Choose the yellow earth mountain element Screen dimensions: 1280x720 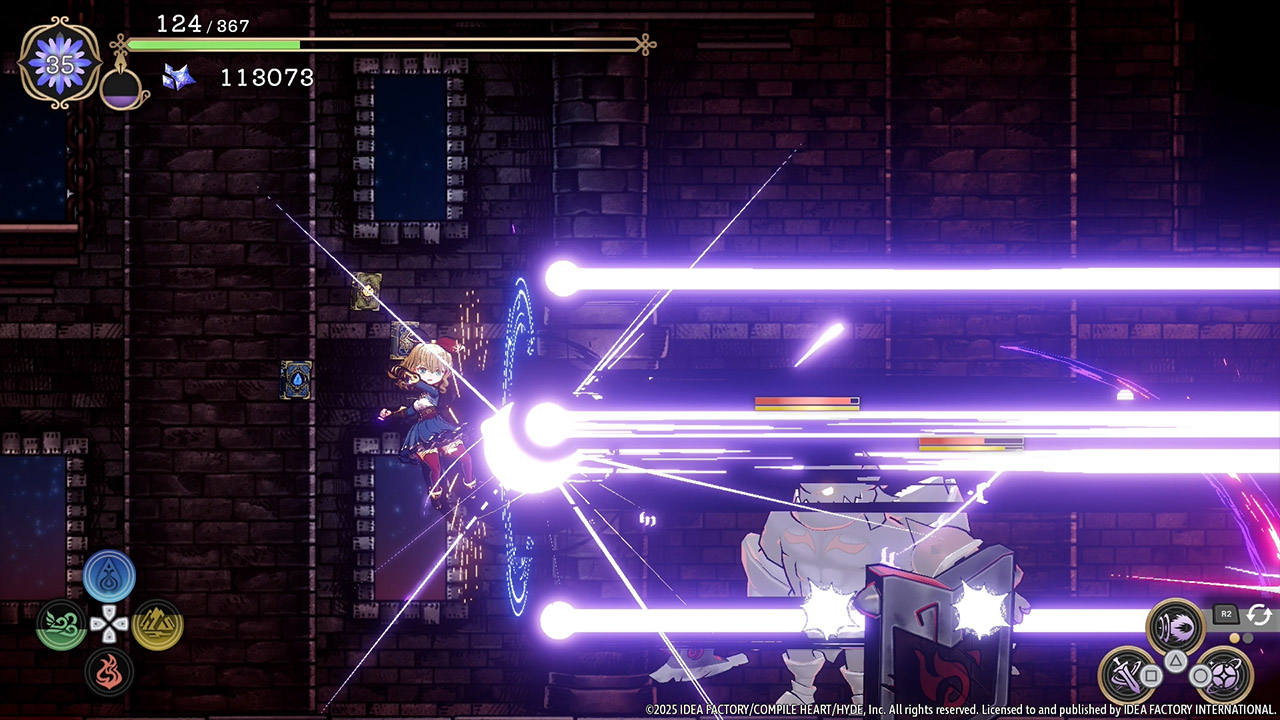[157, 625]
